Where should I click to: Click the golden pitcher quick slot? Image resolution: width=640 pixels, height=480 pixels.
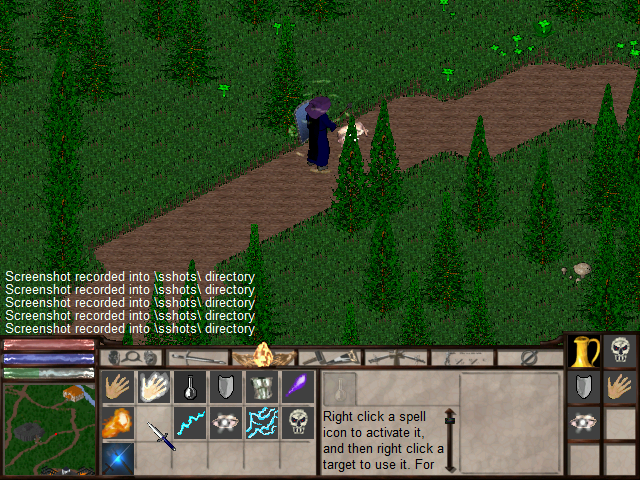(584, 352)
